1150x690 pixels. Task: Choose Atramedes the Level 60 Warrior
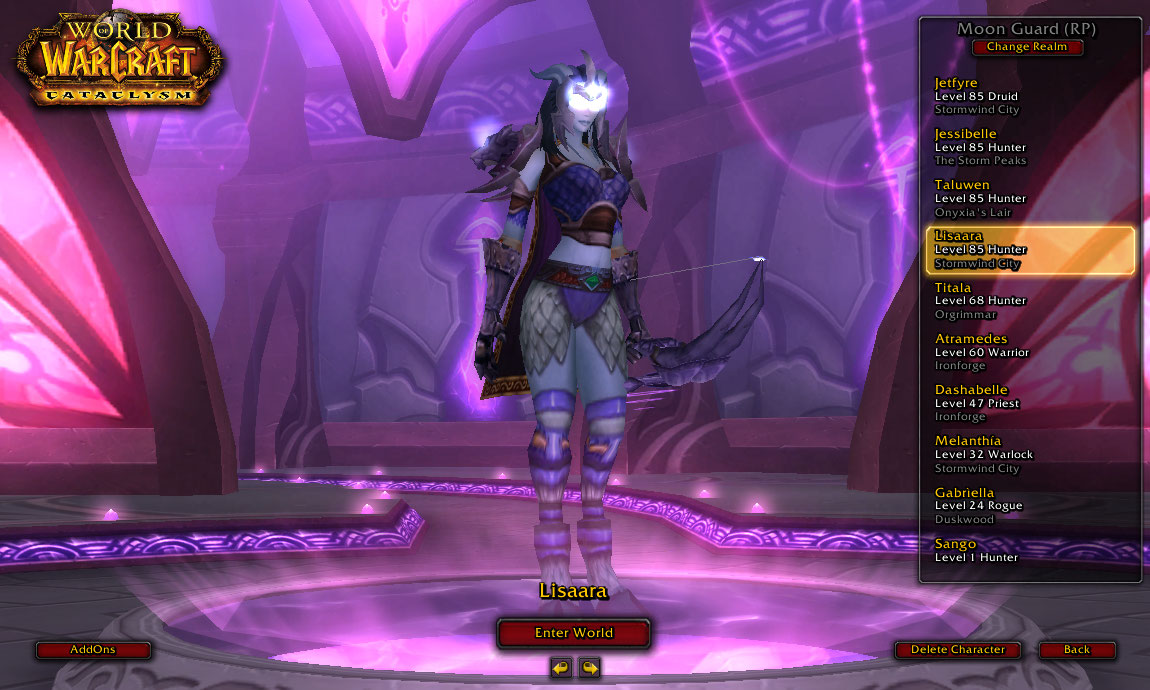pyautogui.click(x=1030, y=352)
